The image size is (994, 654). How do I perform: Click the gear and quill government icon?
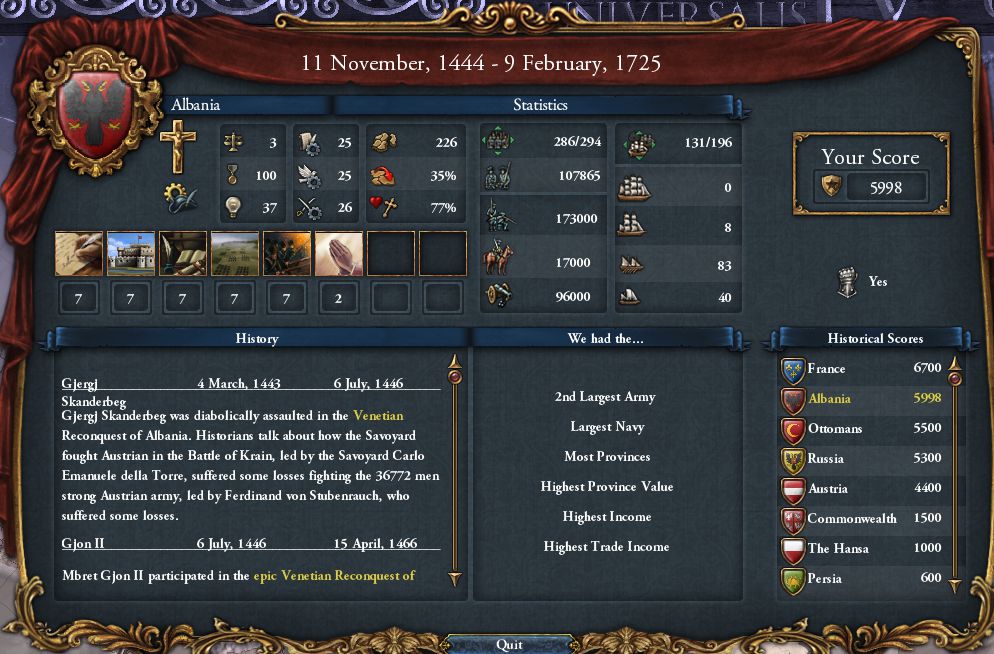180,197
